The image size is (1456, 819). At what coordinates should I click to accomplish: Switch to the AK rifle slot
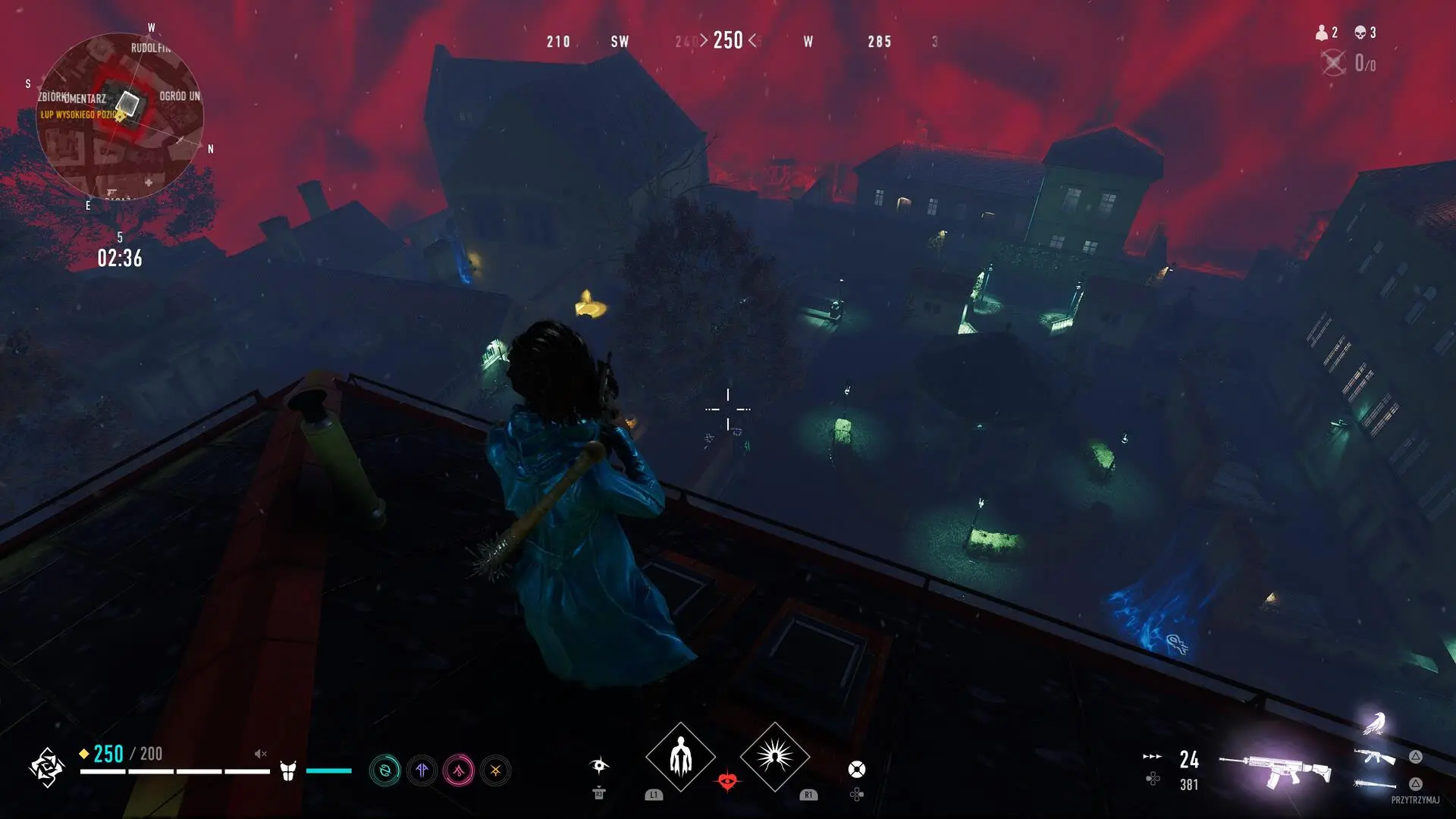(1376, 756)
